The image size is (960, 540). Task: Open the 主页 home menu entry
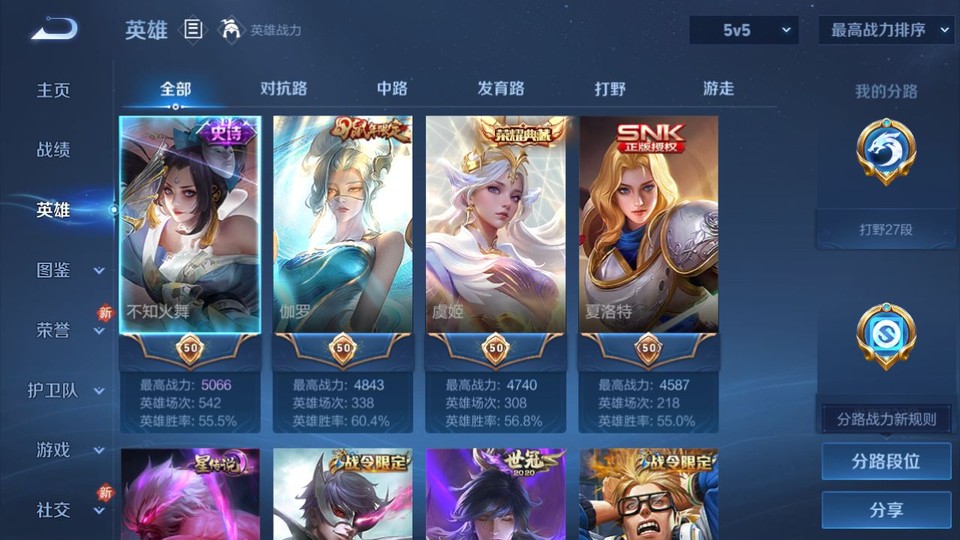(54, 90)
